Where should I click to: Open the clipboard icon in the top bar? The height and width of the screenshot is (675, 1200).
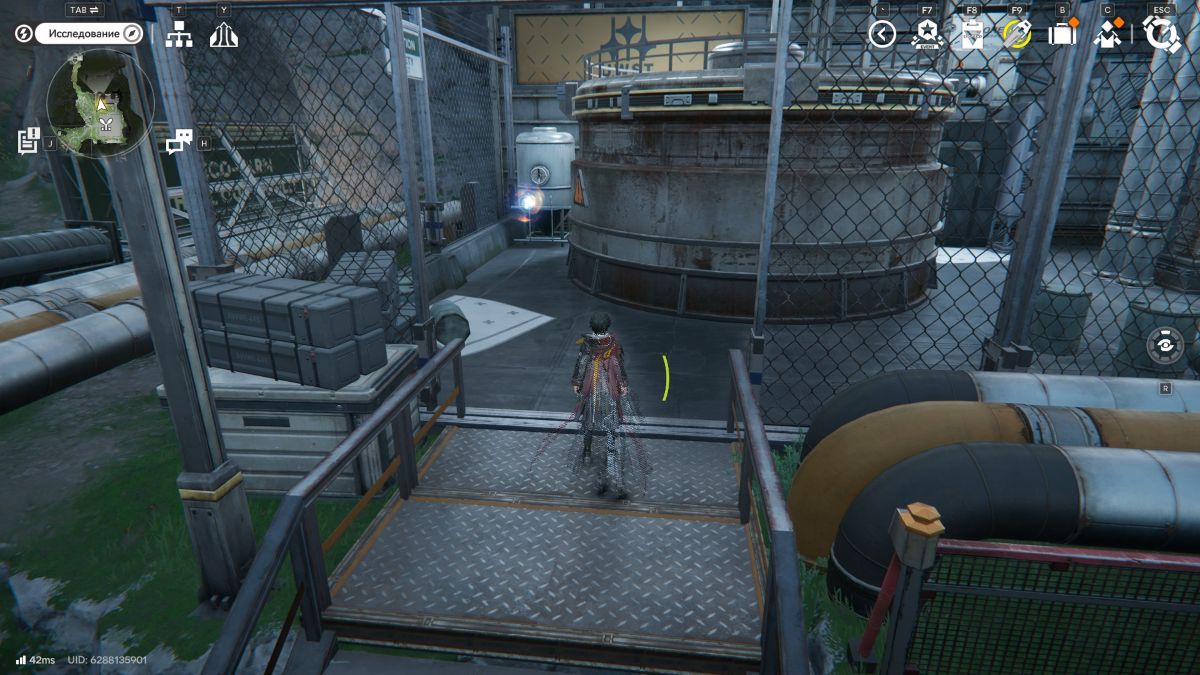[x=971, y=35]
